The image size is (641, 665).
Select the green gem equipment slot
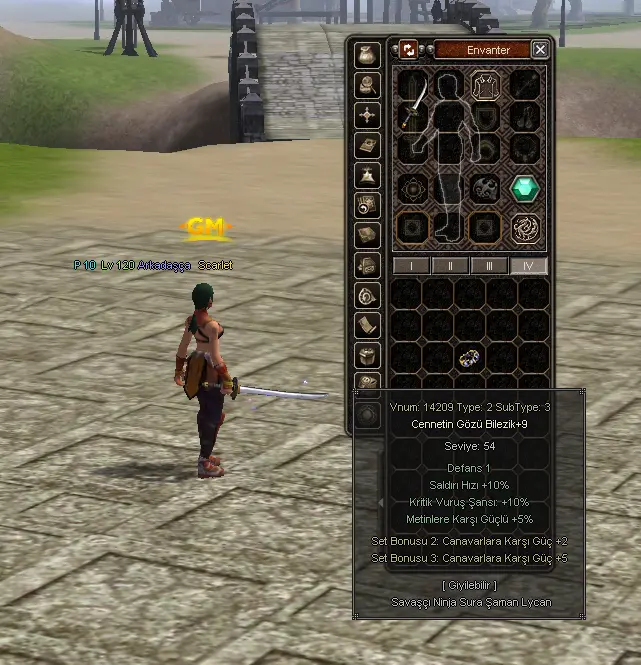click(x=525, y=188)
